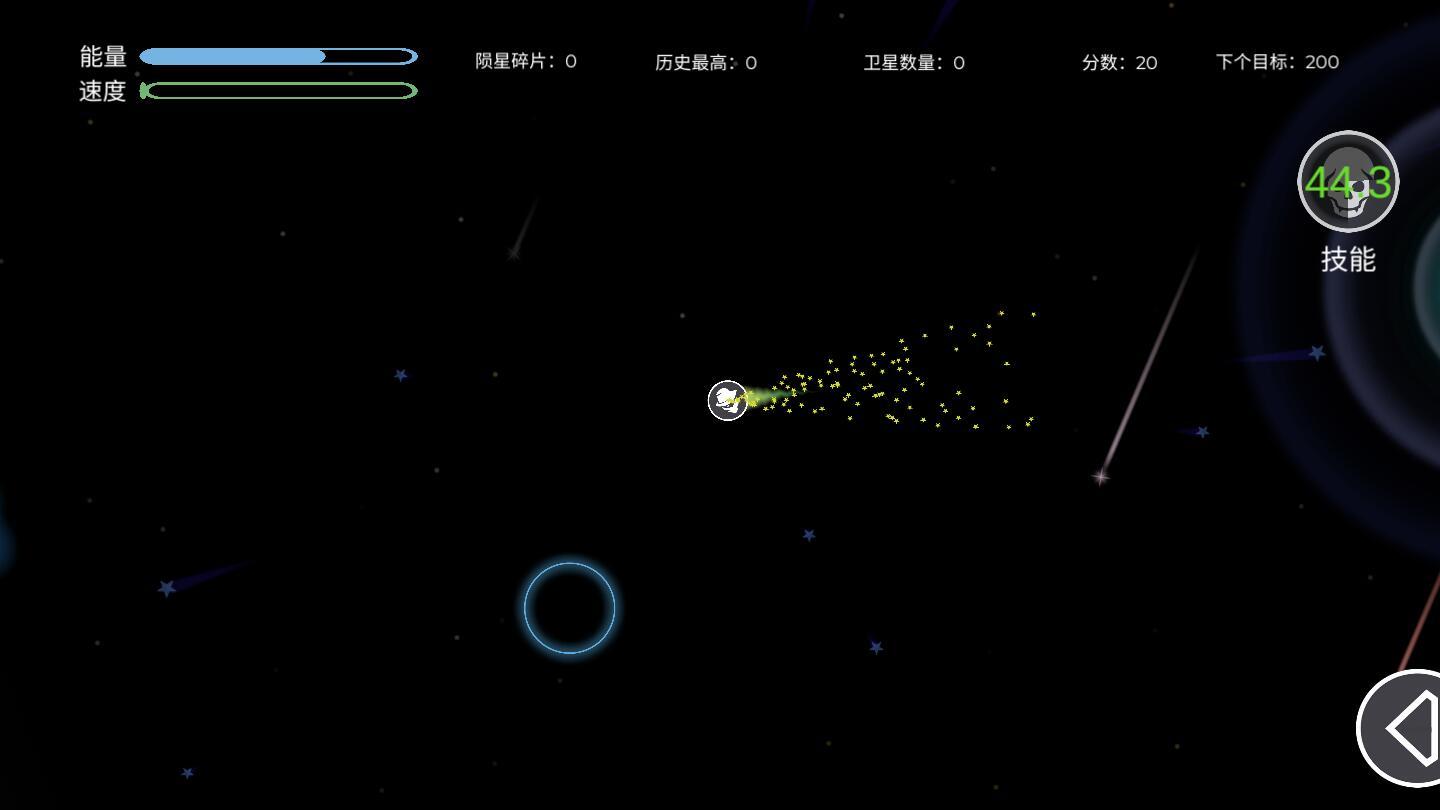Activate the skull skill button
1440x810 pixels.
1348,182
